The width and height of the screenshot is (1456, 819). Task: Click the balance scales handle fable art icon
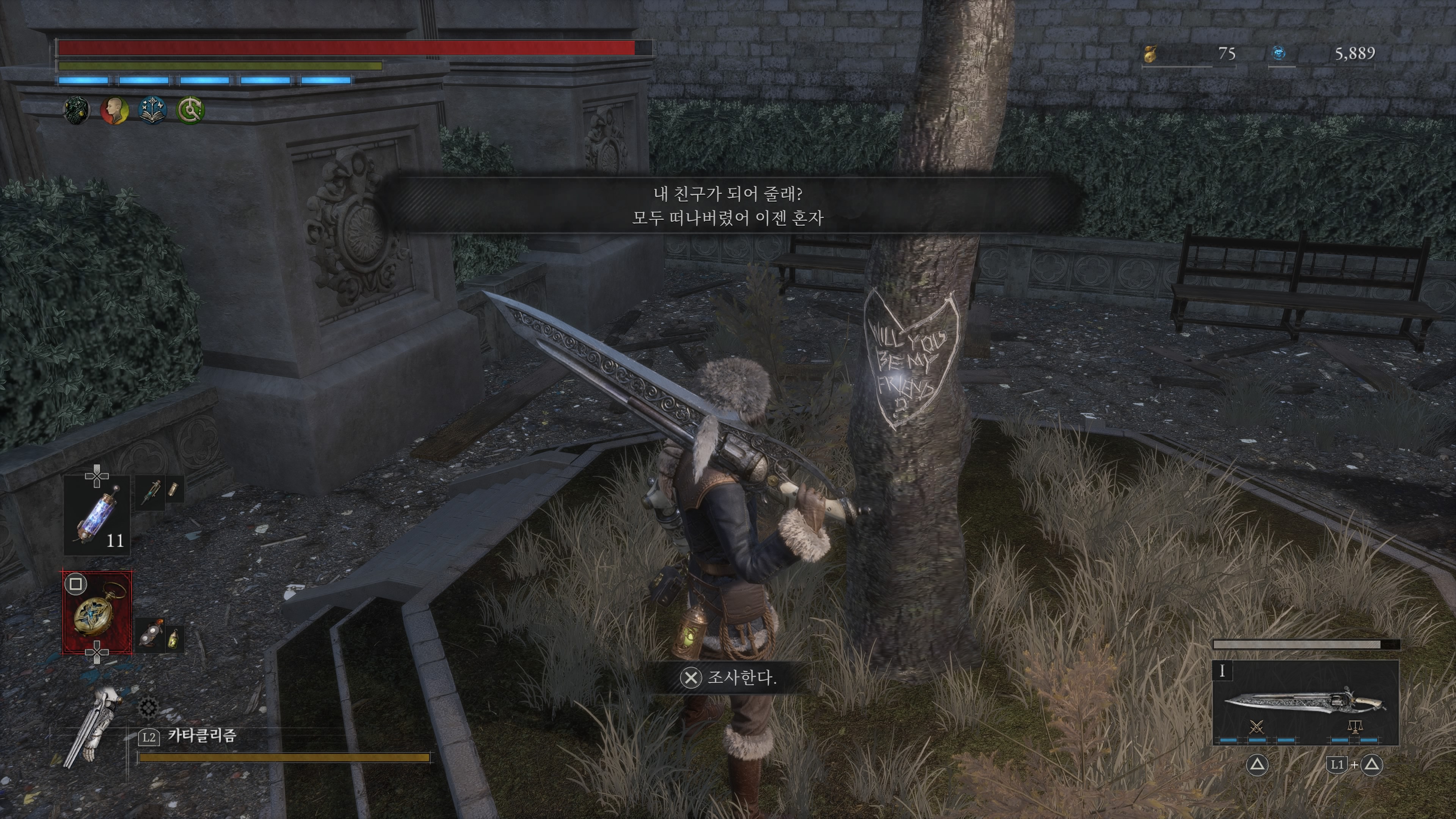[x=1355, y=727]
